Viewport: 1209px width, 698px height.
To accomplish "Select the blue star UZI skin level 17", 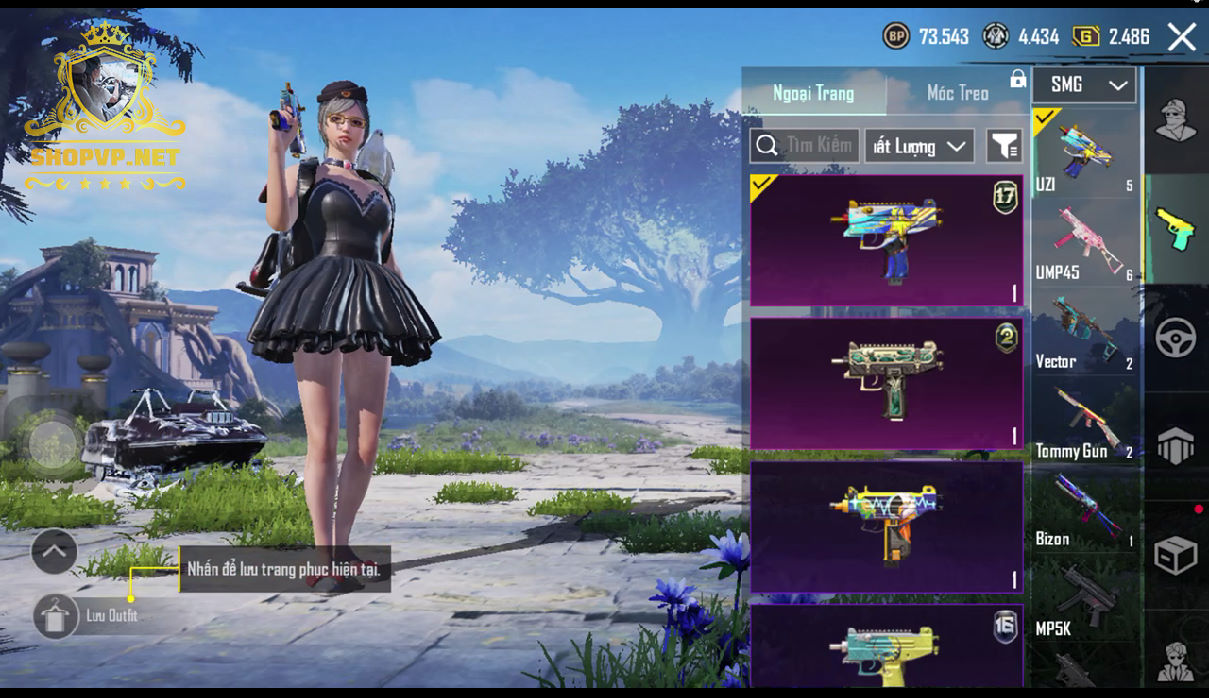I will [x=886, y=240].
